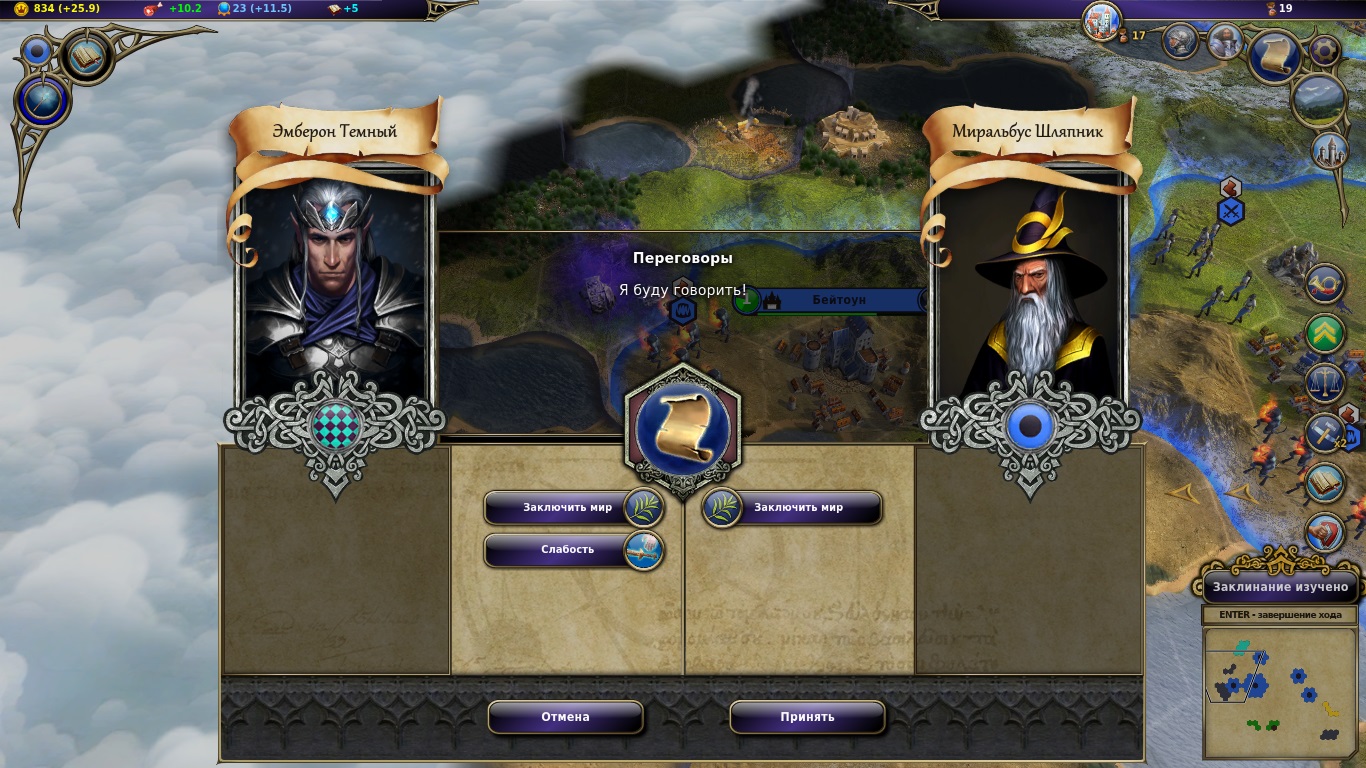Screen dimensions: 1366x768
Task: Open the bearded hero portrait button
Action: [x=1224, y=41]
